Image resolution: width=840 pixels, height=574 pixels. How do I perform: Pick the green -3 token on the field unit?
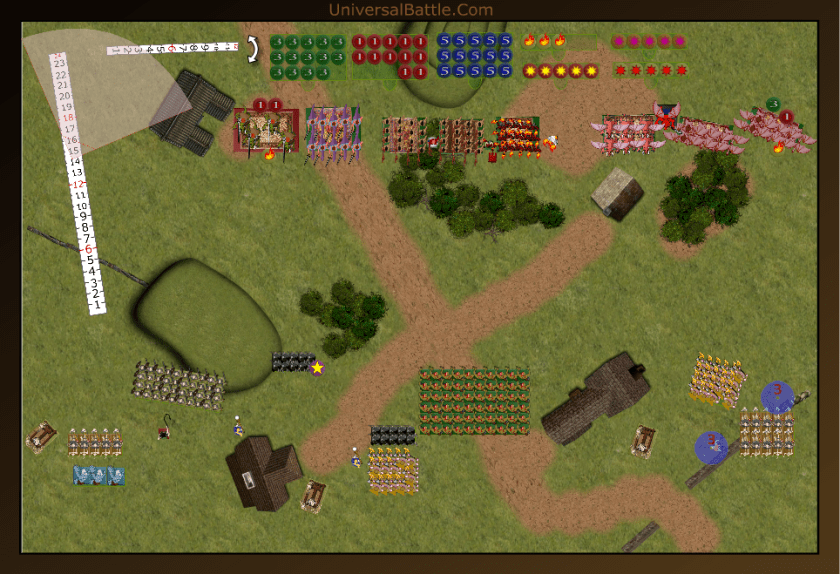[x=773, y=104]
